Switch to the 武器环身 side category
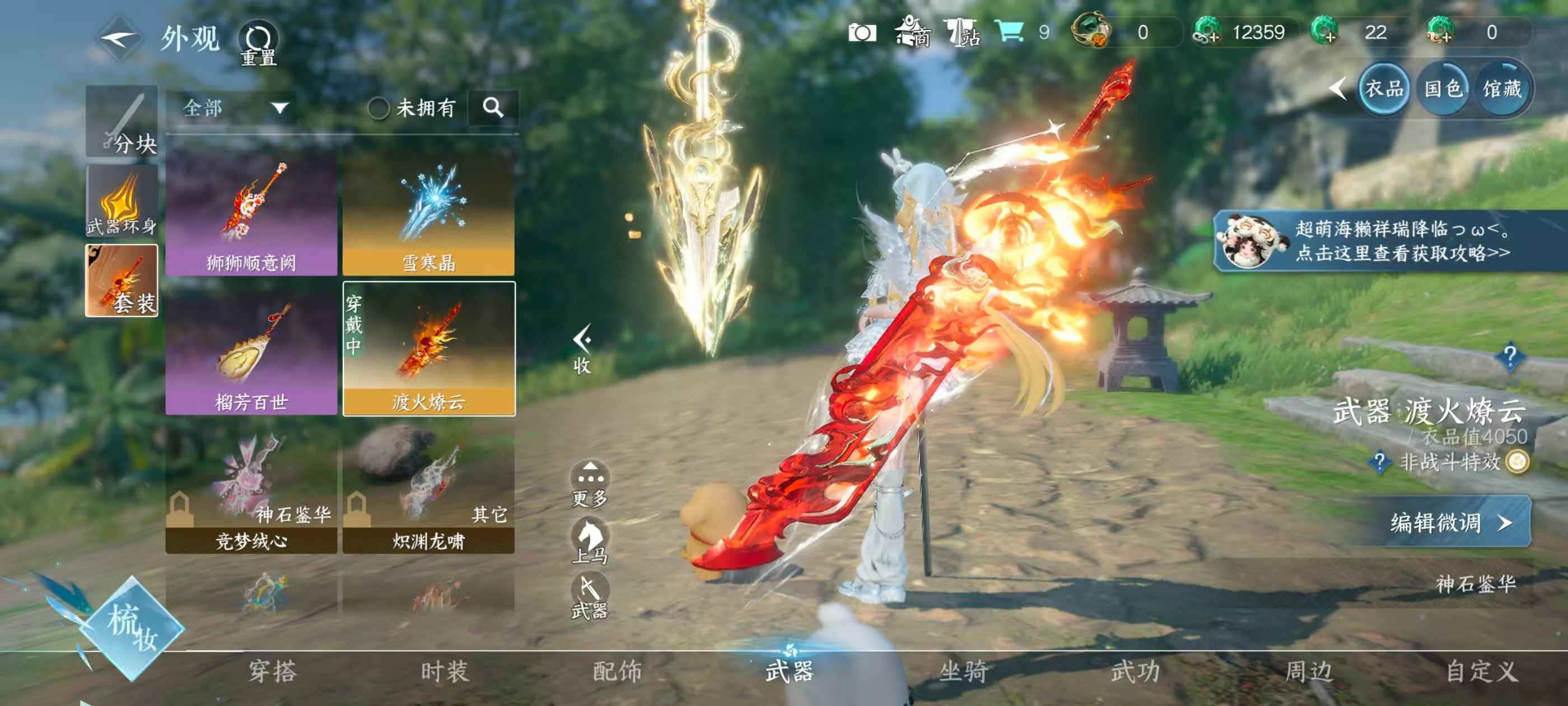1568x706 pixels. [x=122, y=201]
